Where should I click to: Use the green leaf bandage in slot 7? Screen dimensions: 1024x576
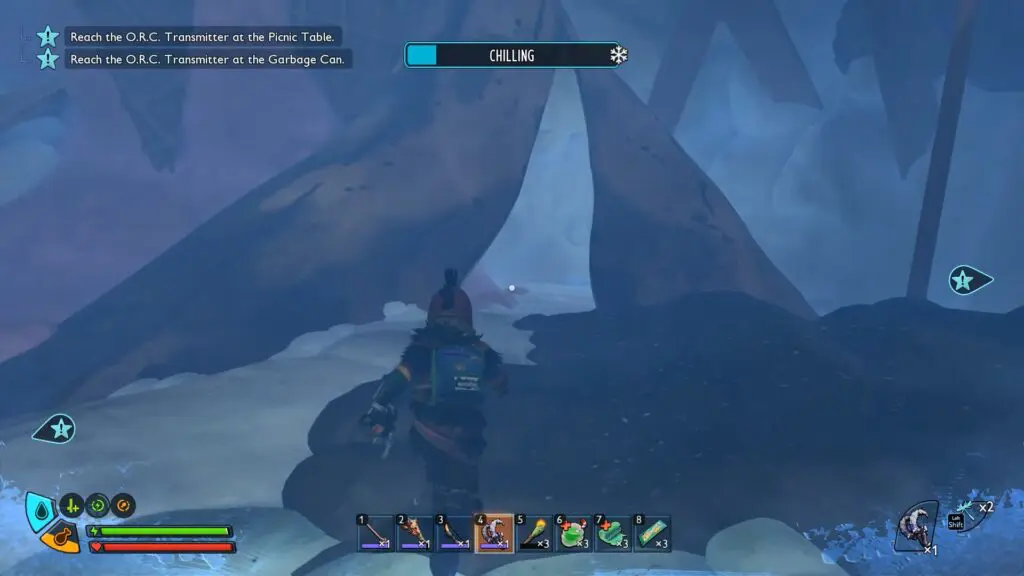tap(611, 534)
